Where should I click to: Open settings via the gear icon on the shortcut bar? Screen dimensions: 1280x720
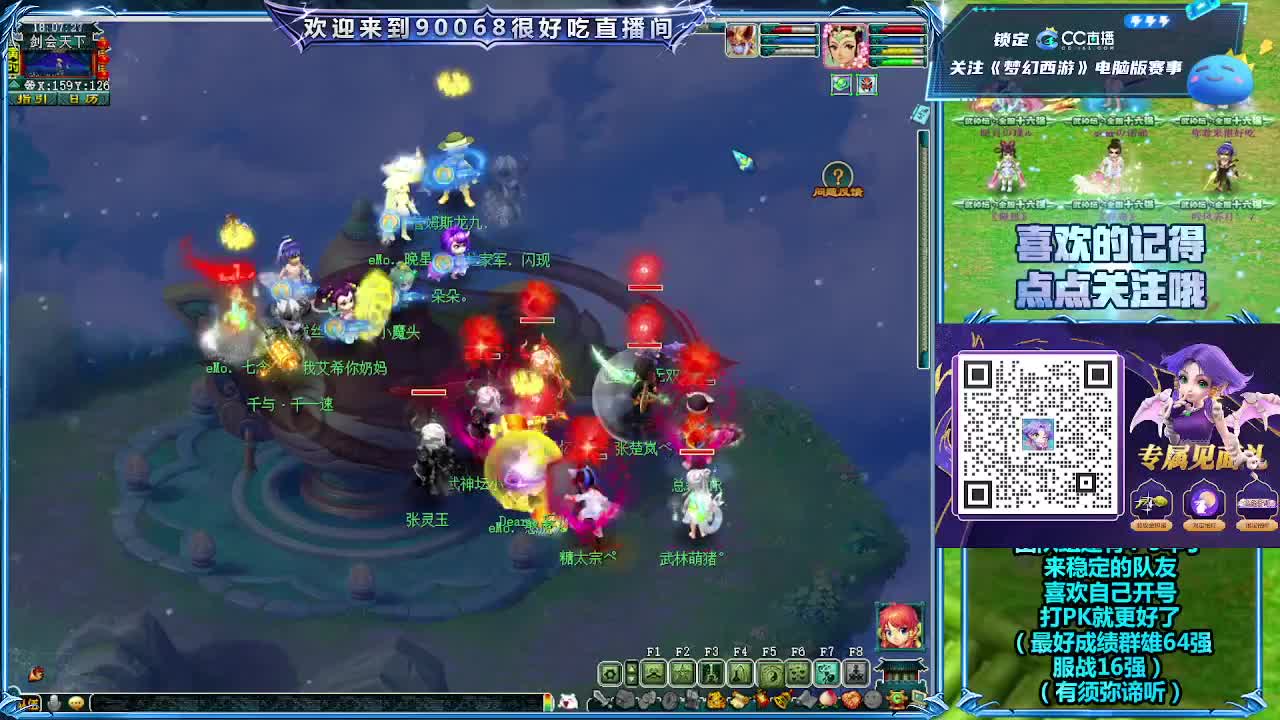tap(610, 672)
